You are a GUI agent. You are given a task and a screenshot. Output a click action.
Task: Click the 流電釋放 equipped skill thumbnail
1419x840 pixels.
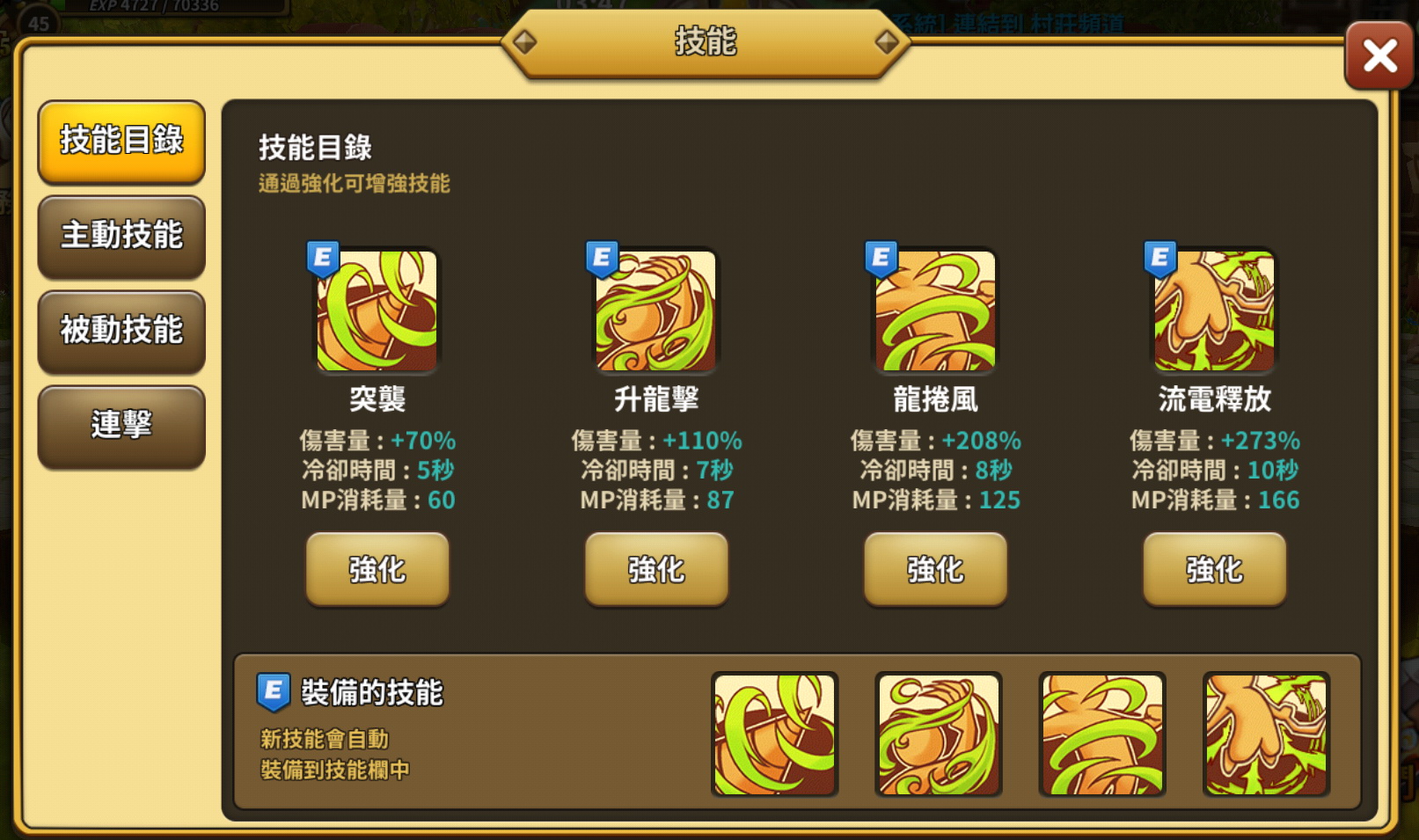tap(1265, 735)
